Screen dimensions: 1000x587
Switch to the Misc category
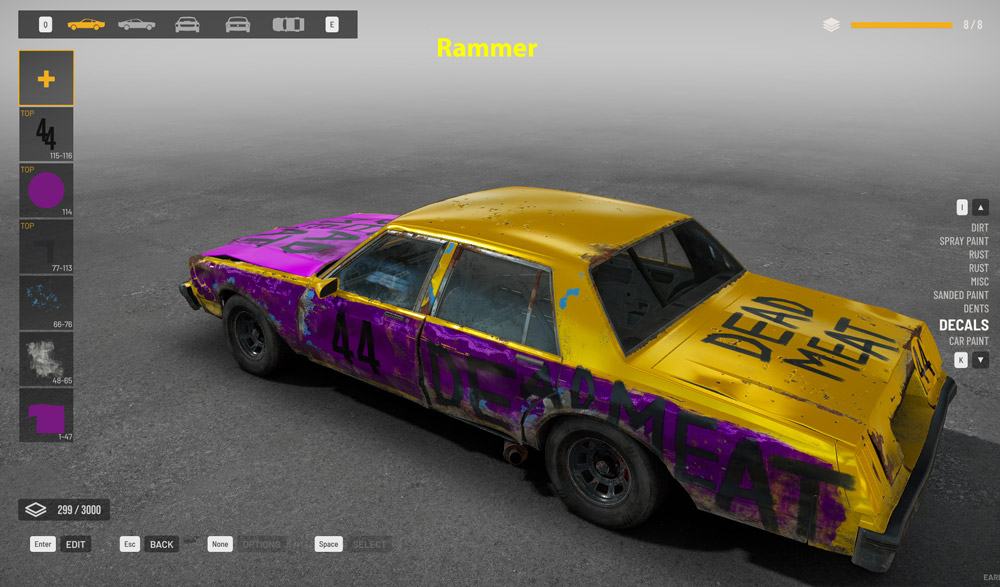coord(979,282)
